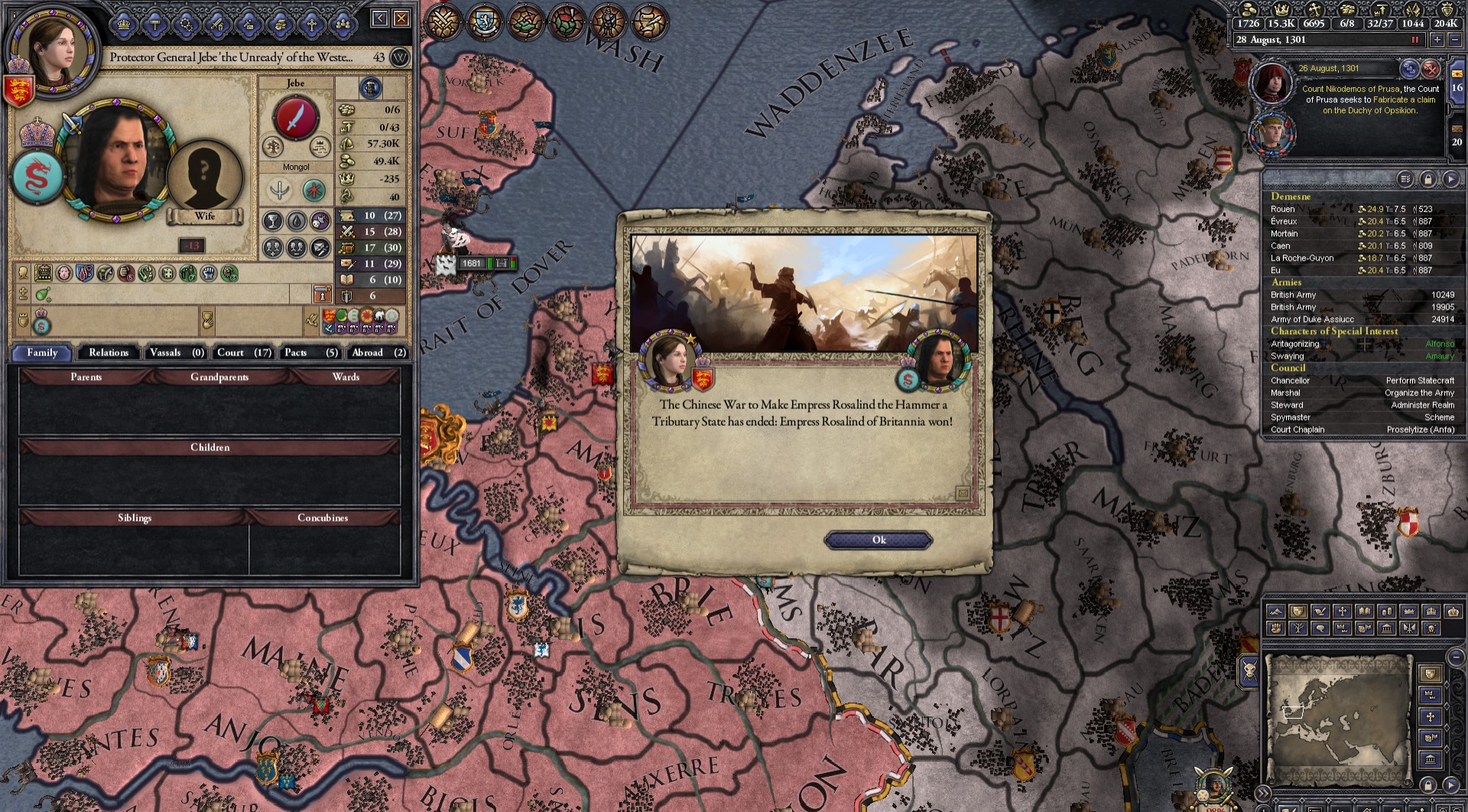This screenshot has height=812, width=1468.
Task: Open the Vassals tab
Action: point(177,352)
